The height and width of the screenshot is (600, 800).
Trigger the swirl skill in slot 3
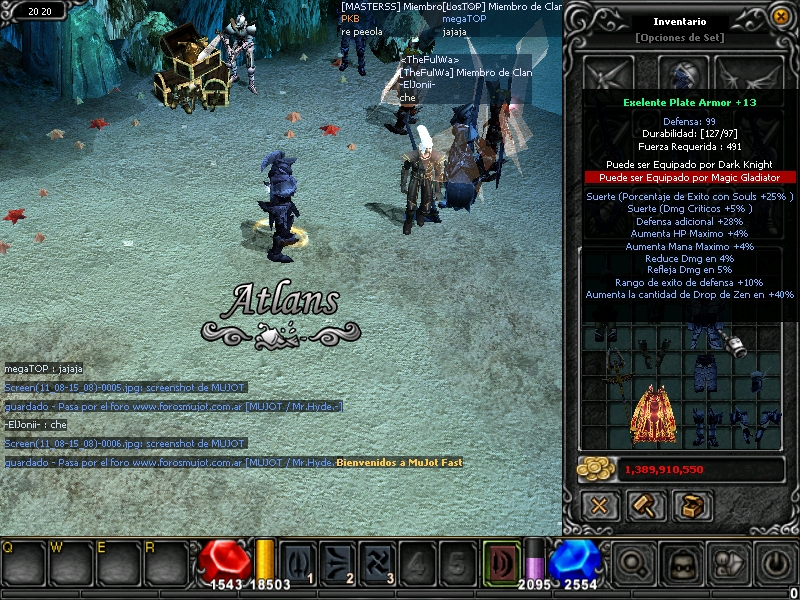(x=378, y=561)
